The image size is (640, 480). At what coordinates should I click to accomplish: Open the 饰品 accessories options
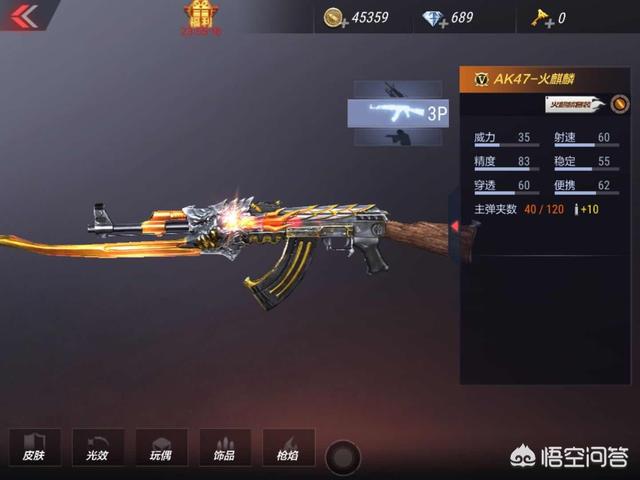point(224,447)
